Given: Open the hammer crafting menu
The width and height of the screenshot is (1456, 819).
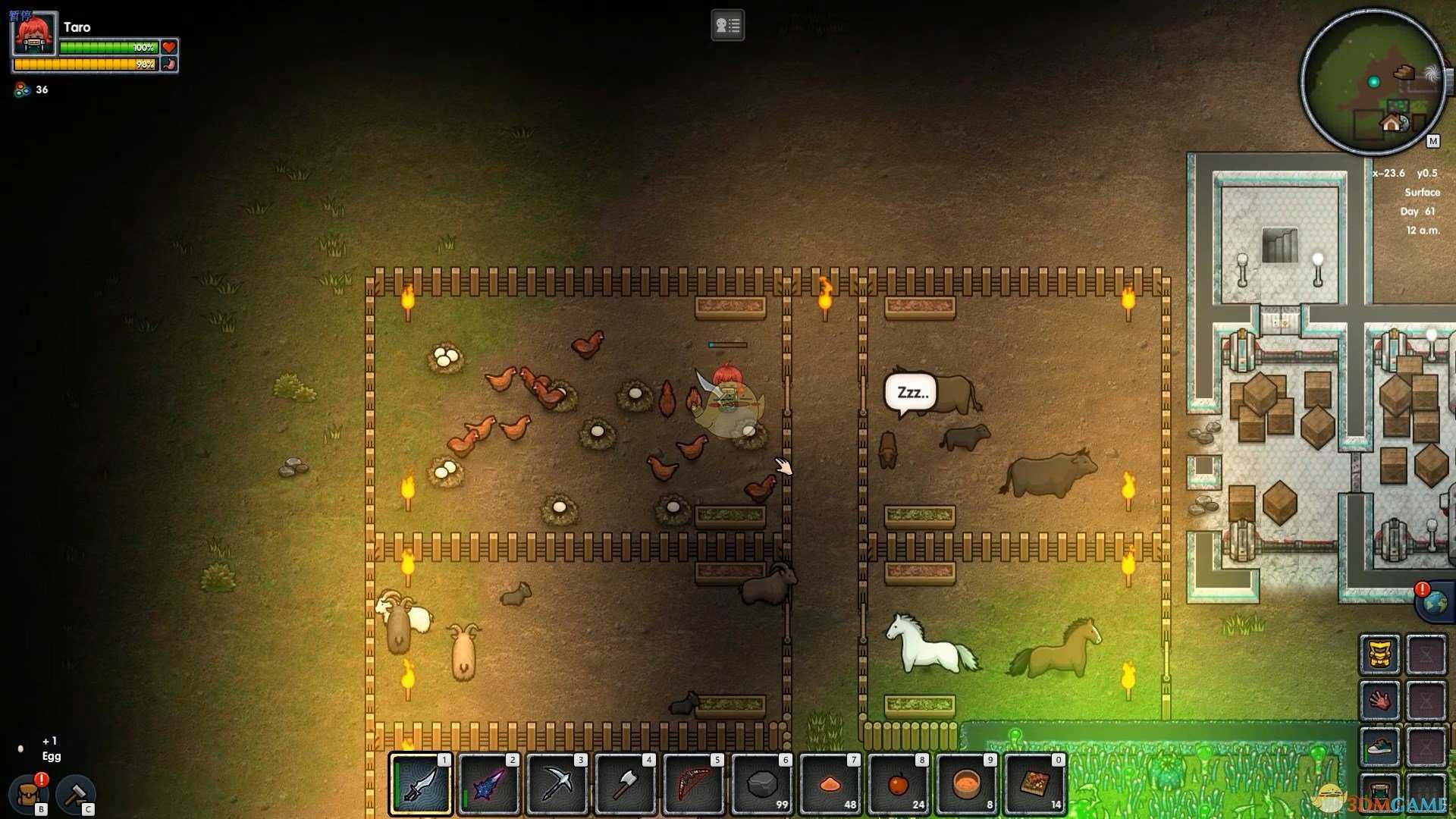Looking at the screenshot, I should point(75,794).
